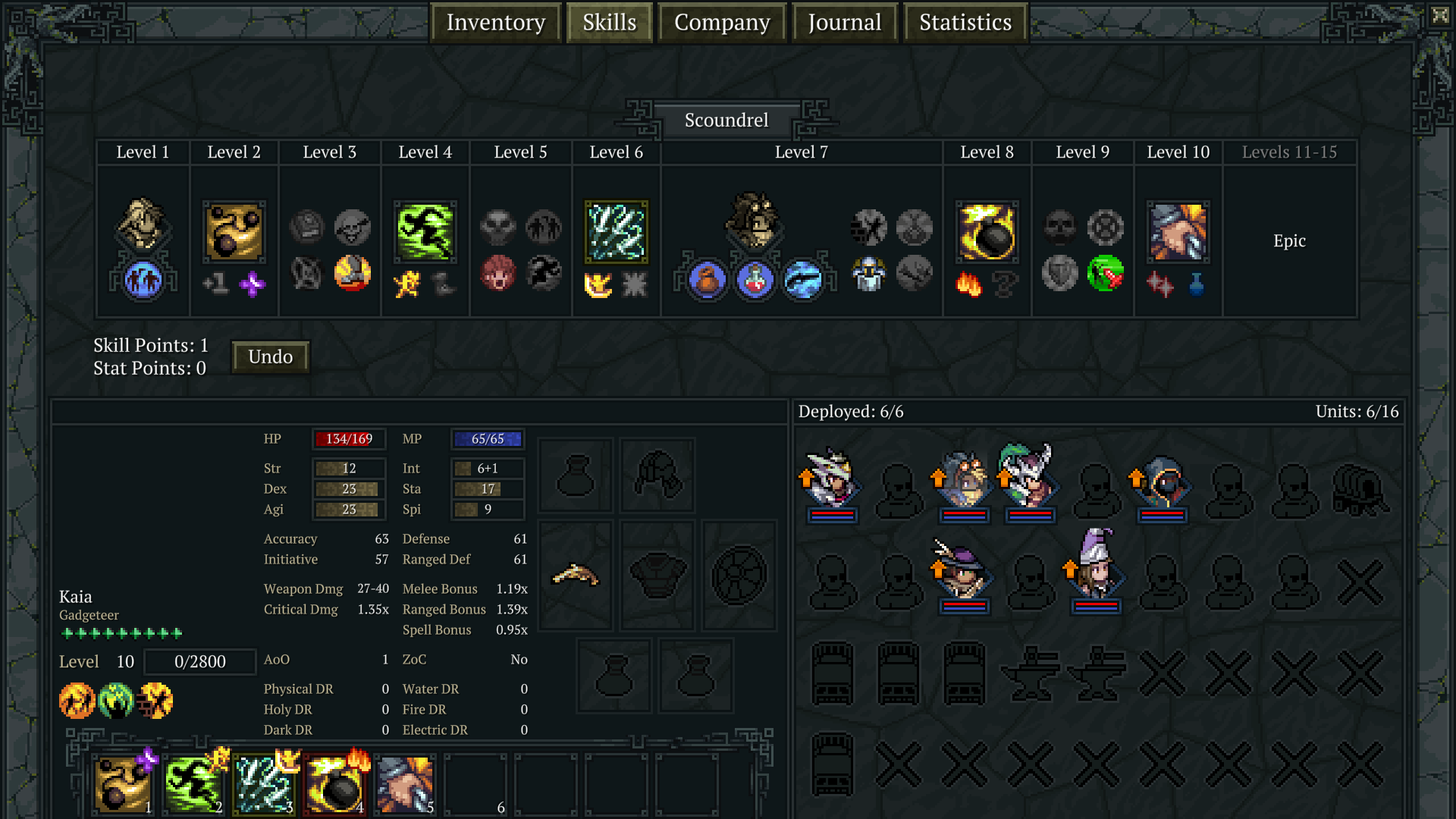Open the Journal tab

[x=844, y=22]
